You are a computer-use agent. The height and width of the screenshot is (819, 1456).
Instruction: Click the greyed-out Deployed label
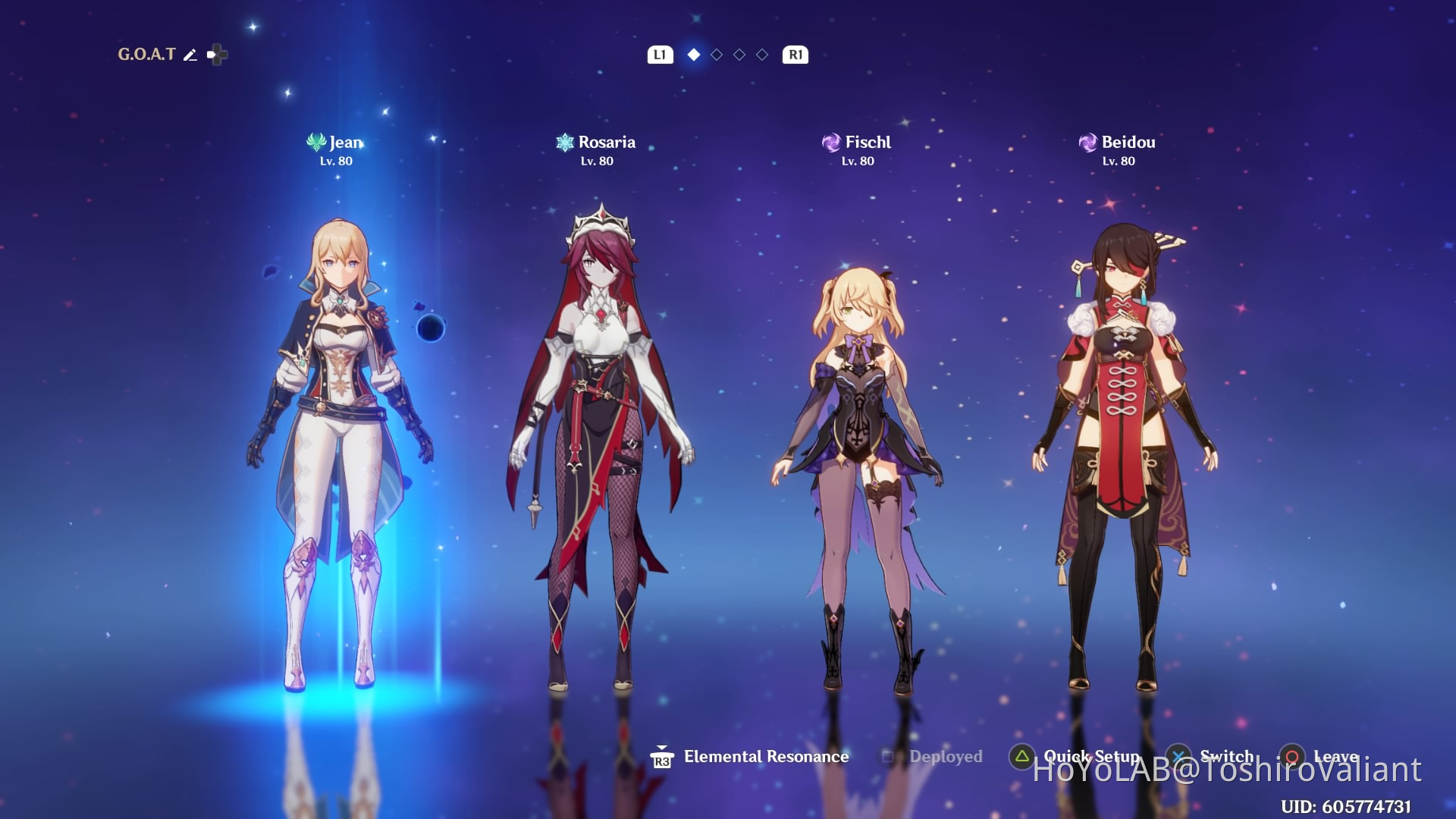pos(945,757)
